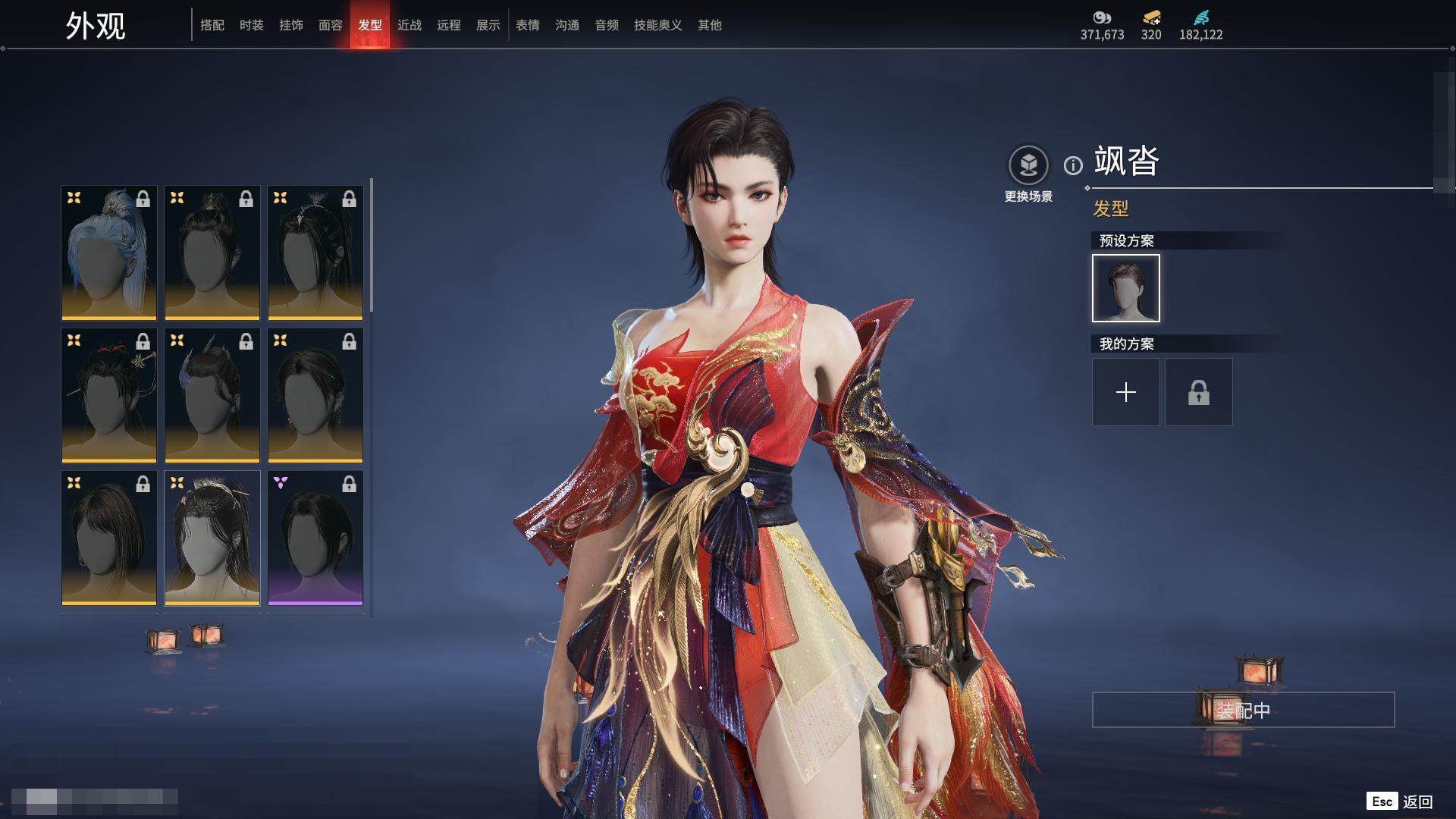The height and width of the screenshot is (819, 1456).
Task: Select the 技能奥义 tab
Action: [x=658, y=25]
